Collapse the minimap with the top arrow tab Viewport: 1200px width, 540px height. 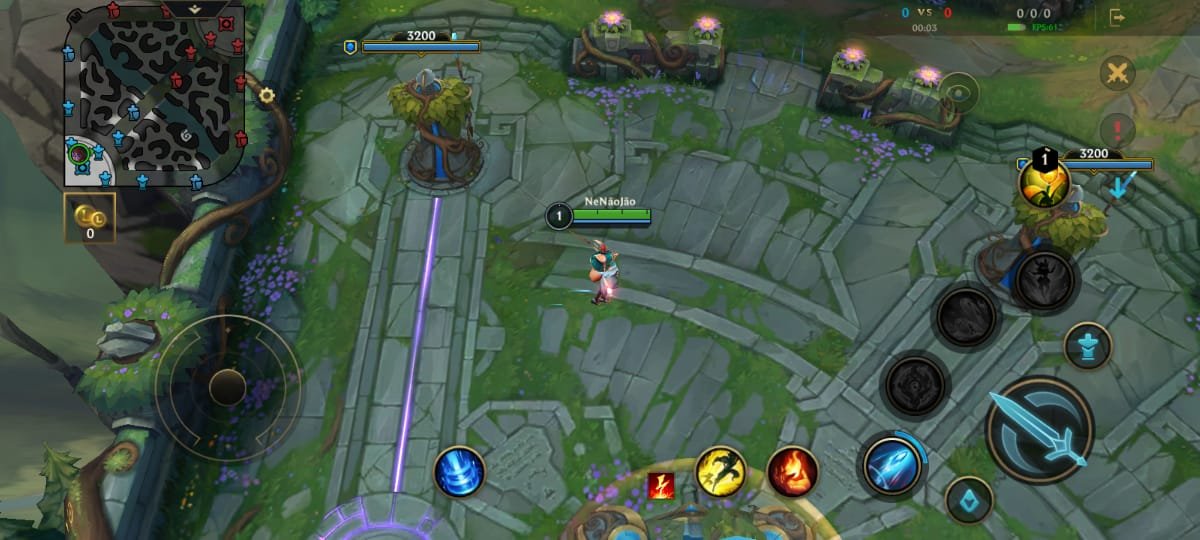click(194, 8)
